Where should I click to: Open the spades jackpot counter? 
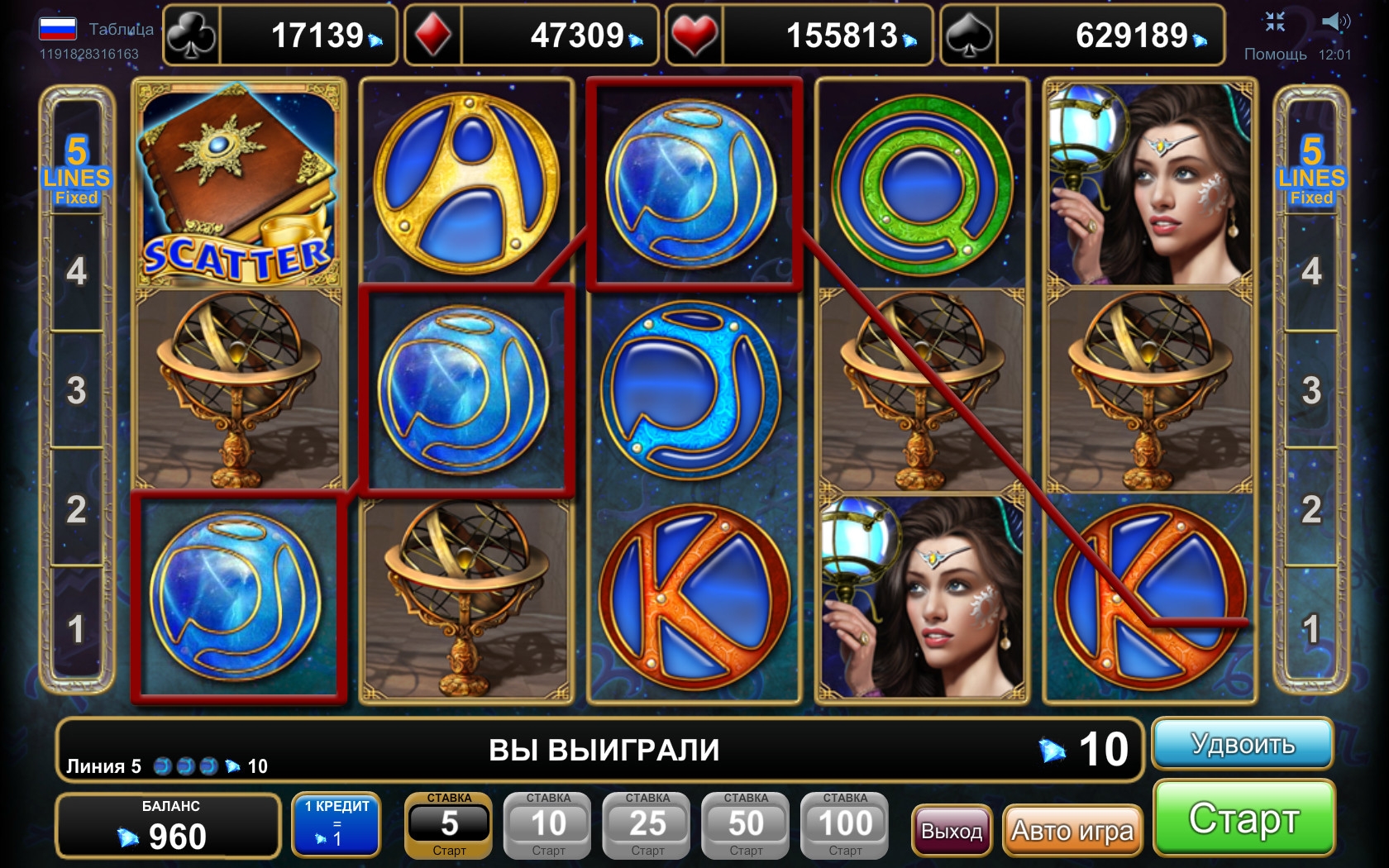(x=1081, y=36)
